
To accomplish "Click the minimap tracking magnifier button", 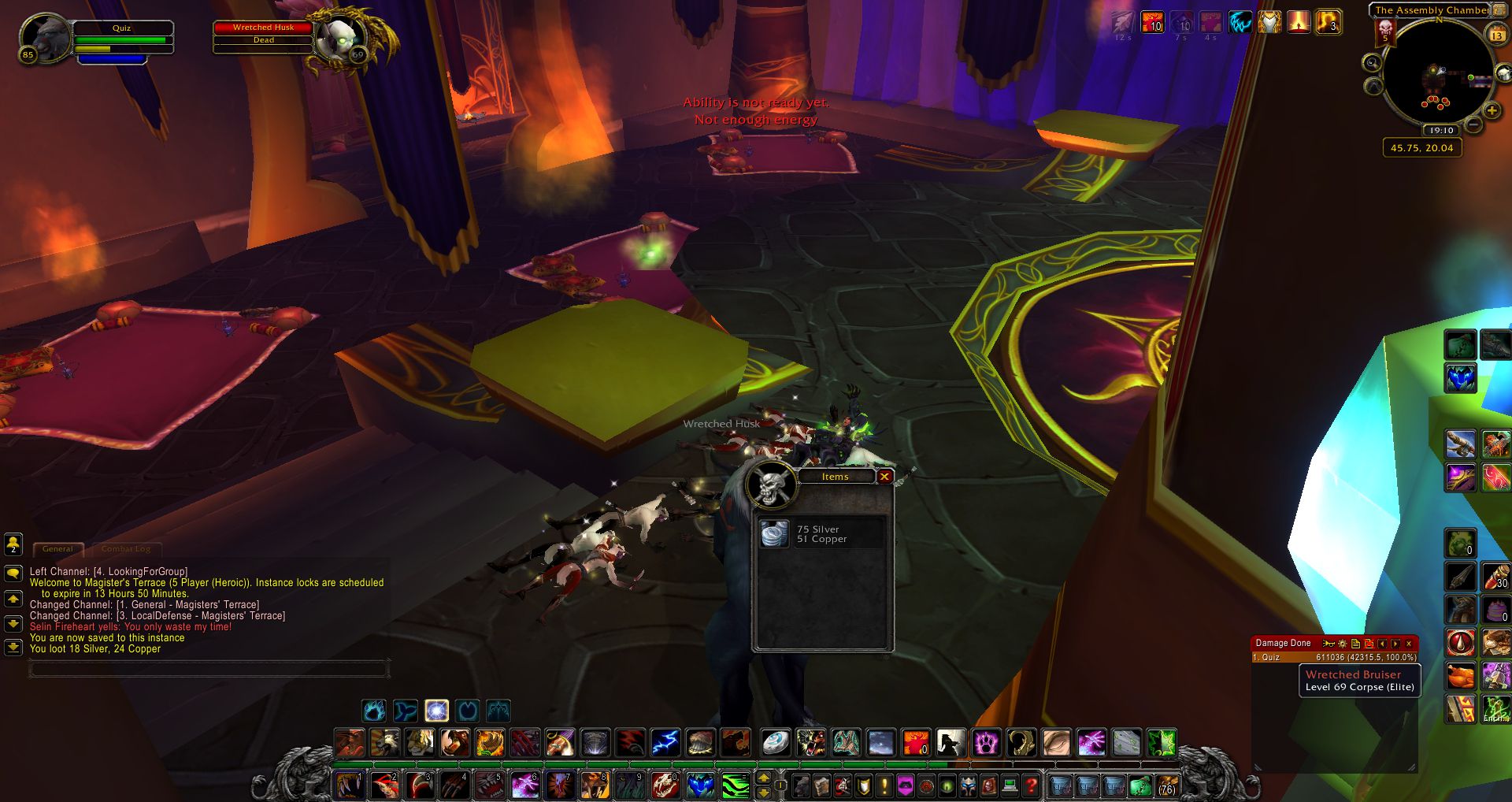I will pos(1373,63).
